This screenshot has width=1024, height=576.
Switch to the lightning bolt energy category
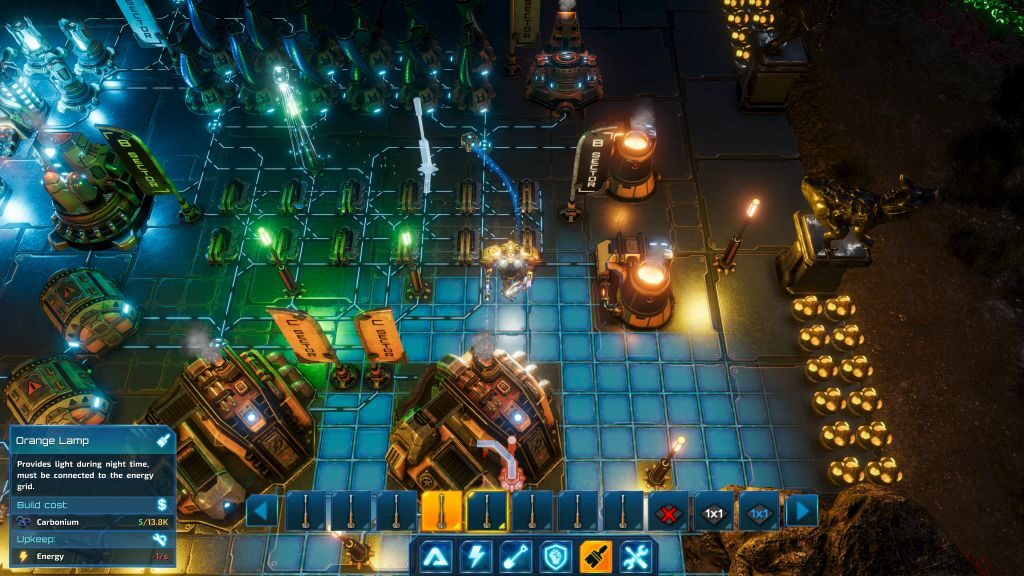[474, 556]
